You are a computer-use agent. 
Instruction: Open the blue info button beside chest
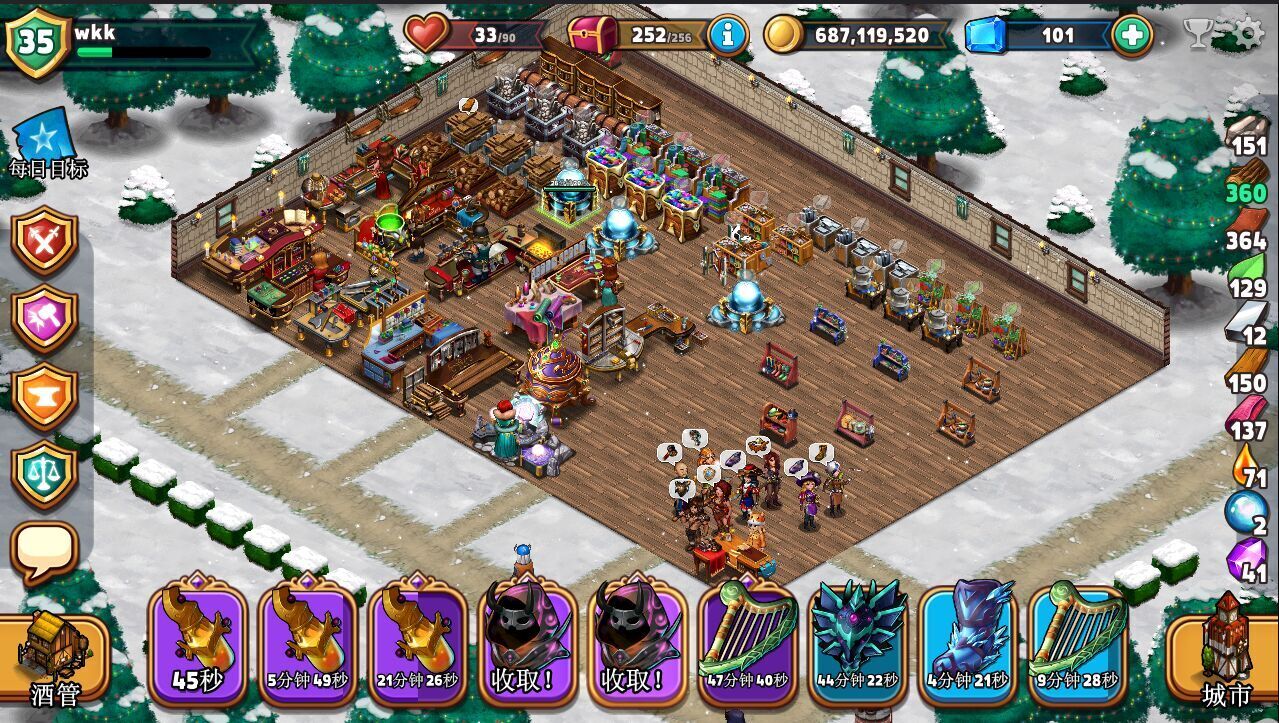[x=727, y=35]
